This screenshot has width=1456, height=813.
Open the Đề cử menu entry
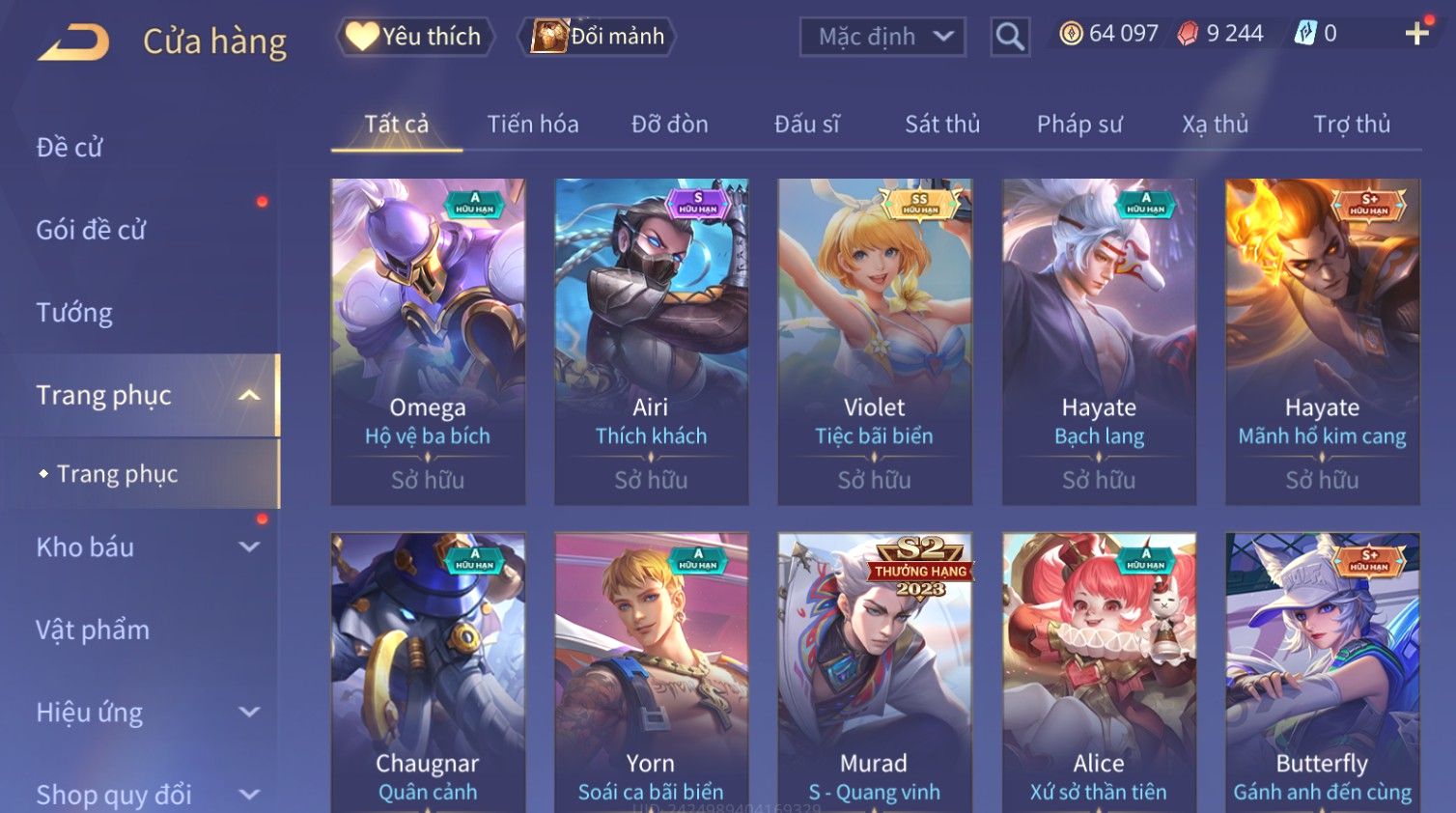click(70, 148)
